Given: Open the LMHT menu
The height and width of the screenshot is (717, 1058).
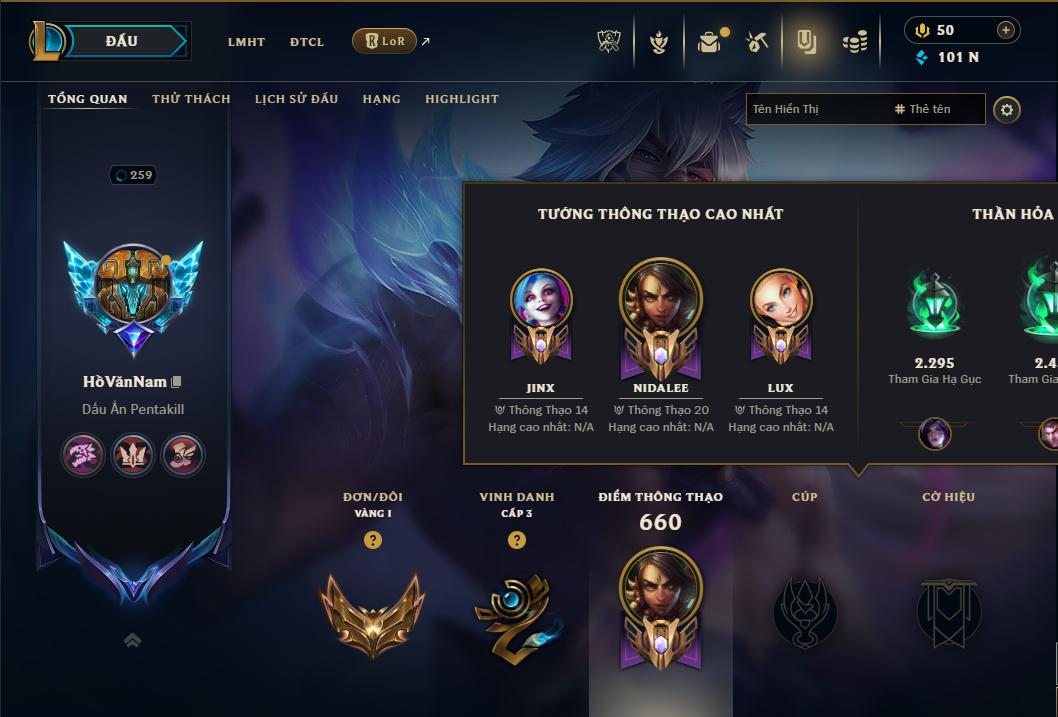Looking at the screenshot, I should tap(246, 42).
